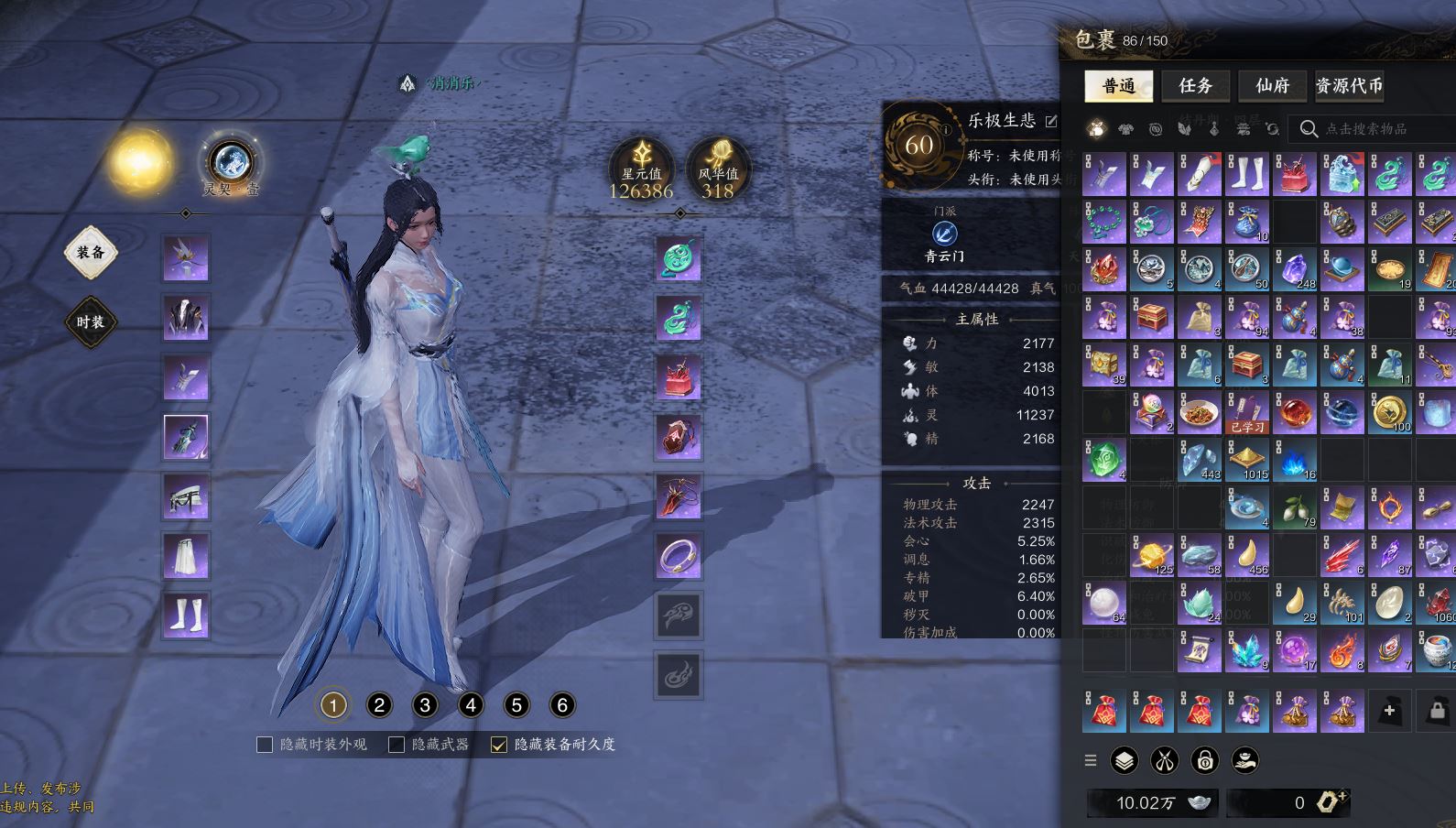
Task: Select the 资源代币 tab
Action: 1349,86
